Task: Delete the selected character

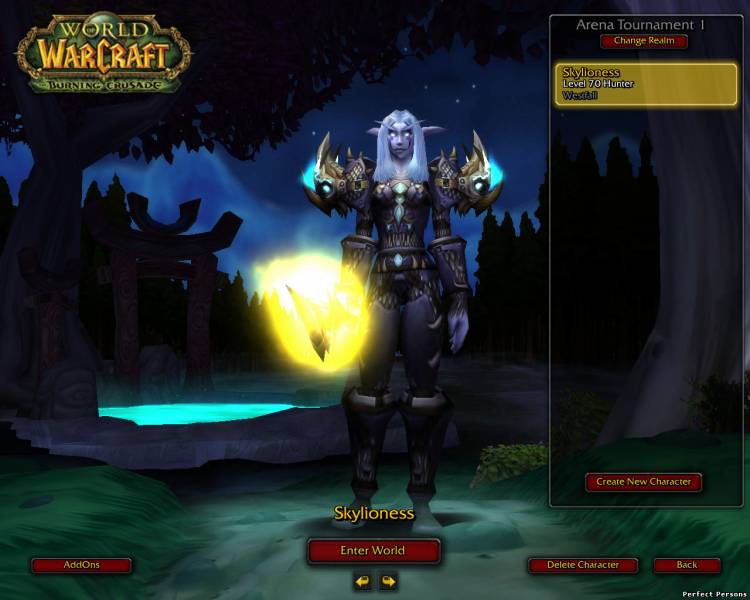Action: [583, 565]
